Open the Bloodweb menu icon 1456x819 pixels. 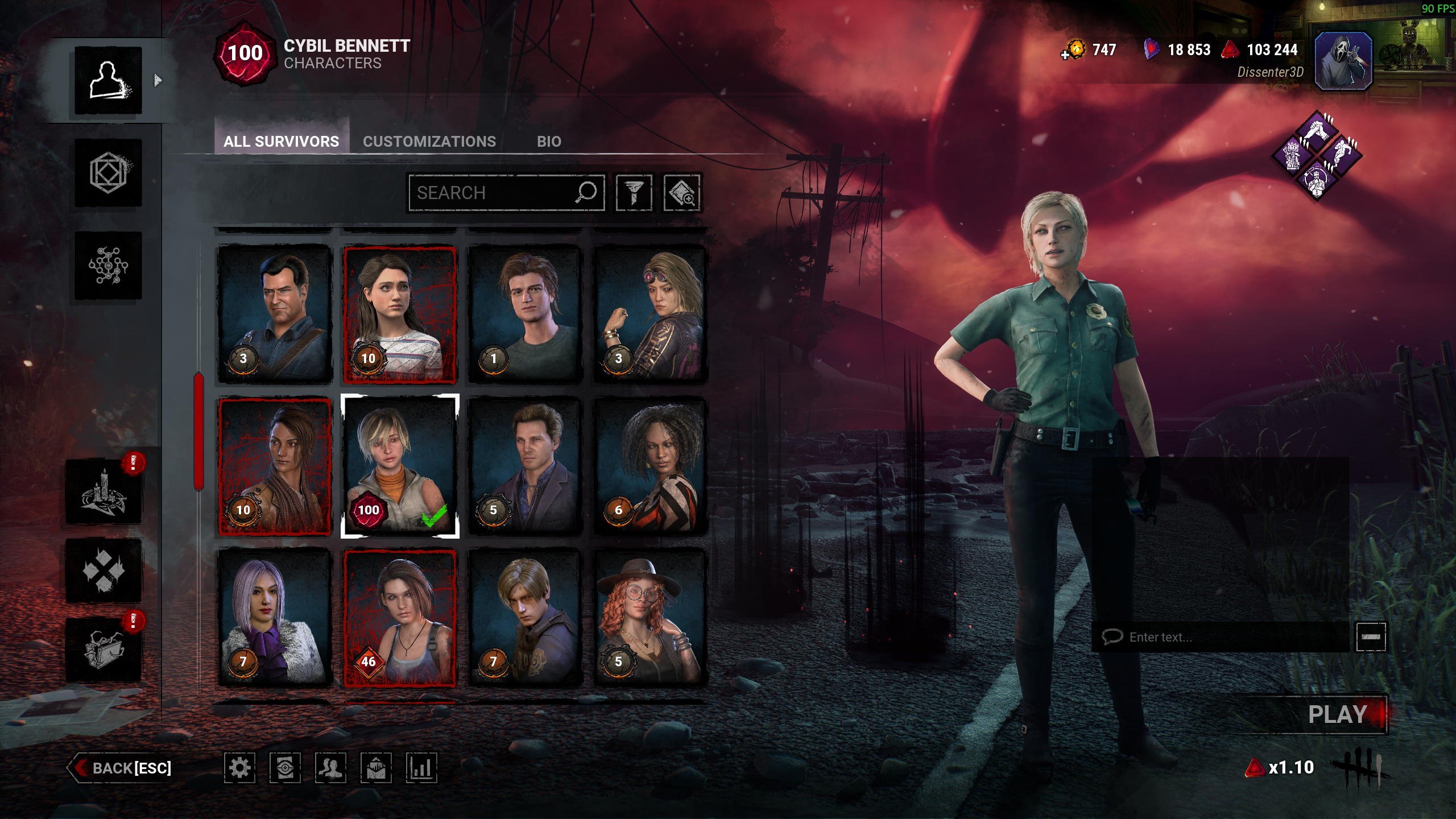(x=108, y=265)
